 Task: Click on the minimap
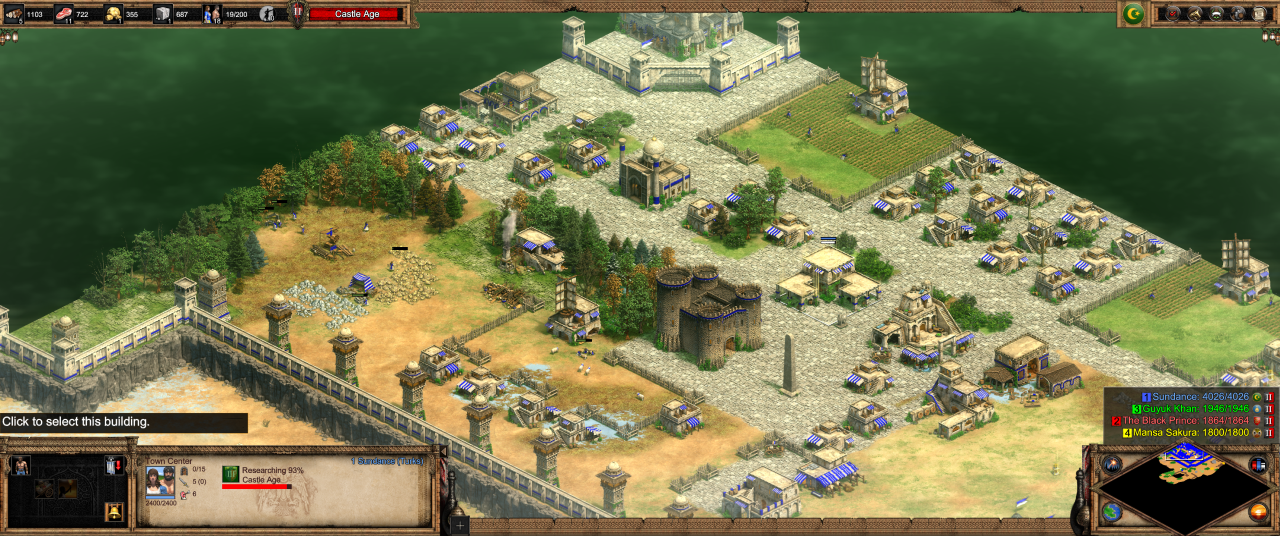tap(1185, 492)
